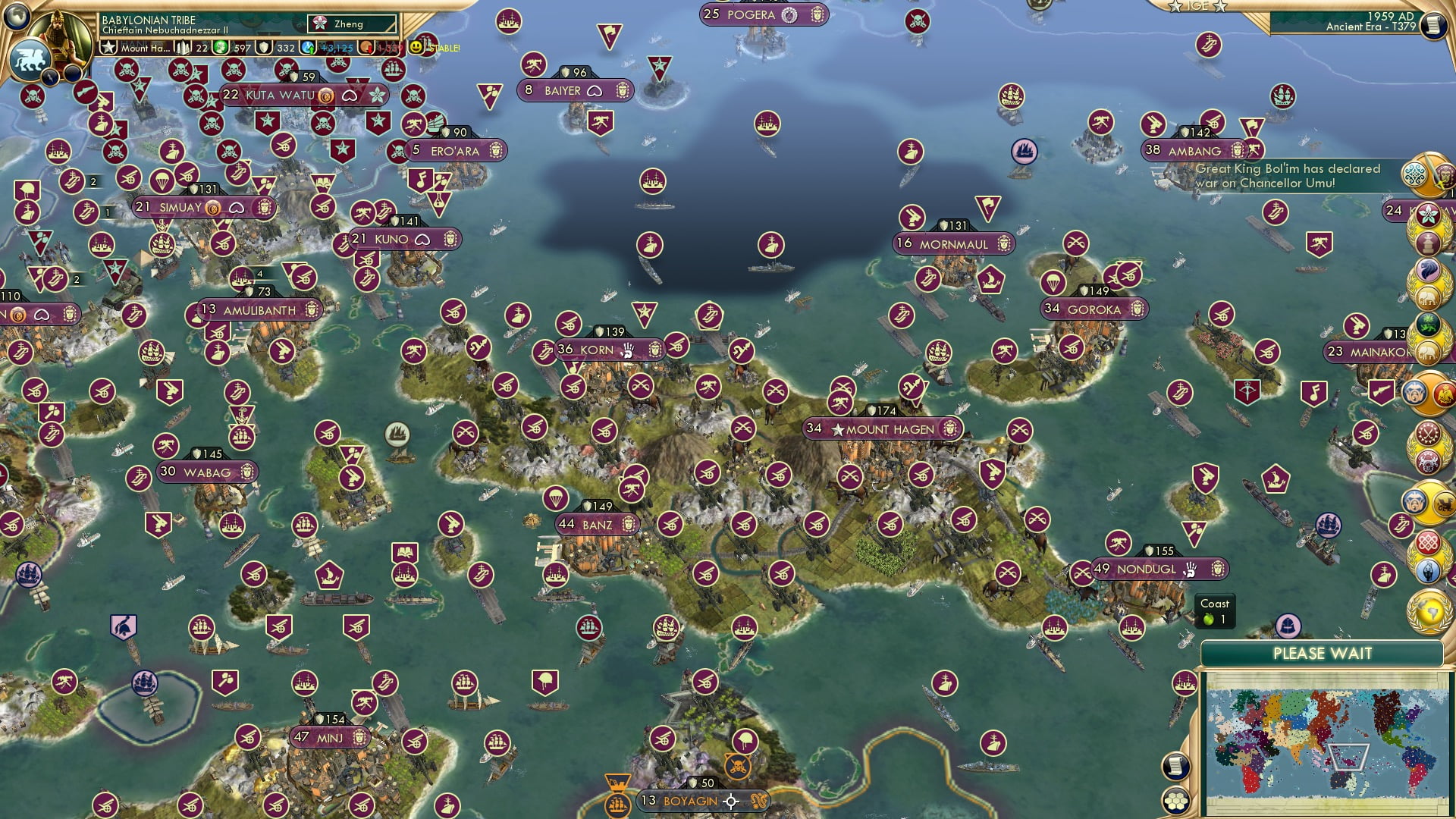Open the Zheng civilization dropdown

click(352, 24)
